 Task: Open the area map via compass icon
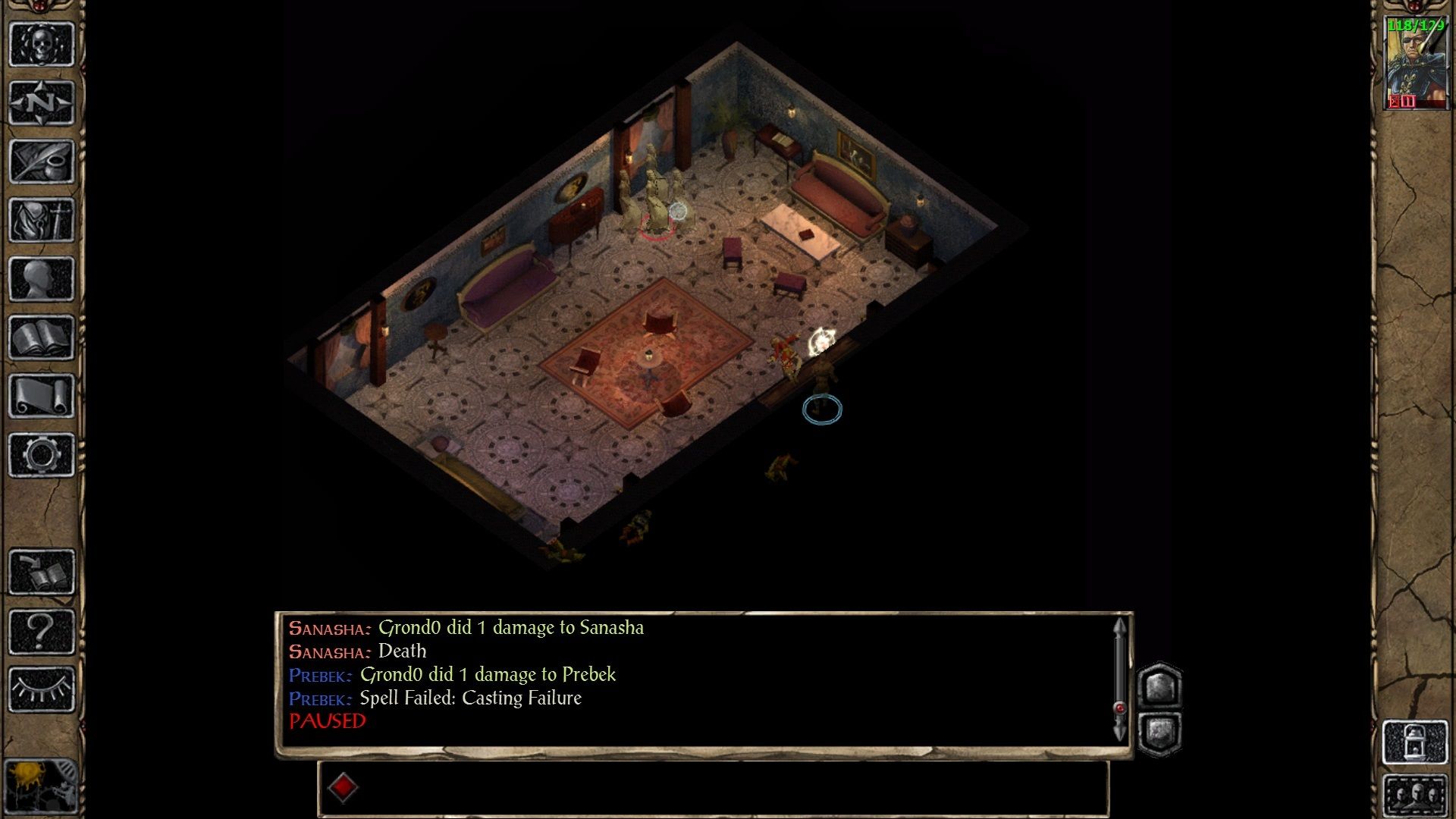pyautogui.click(x=42, y=102)
